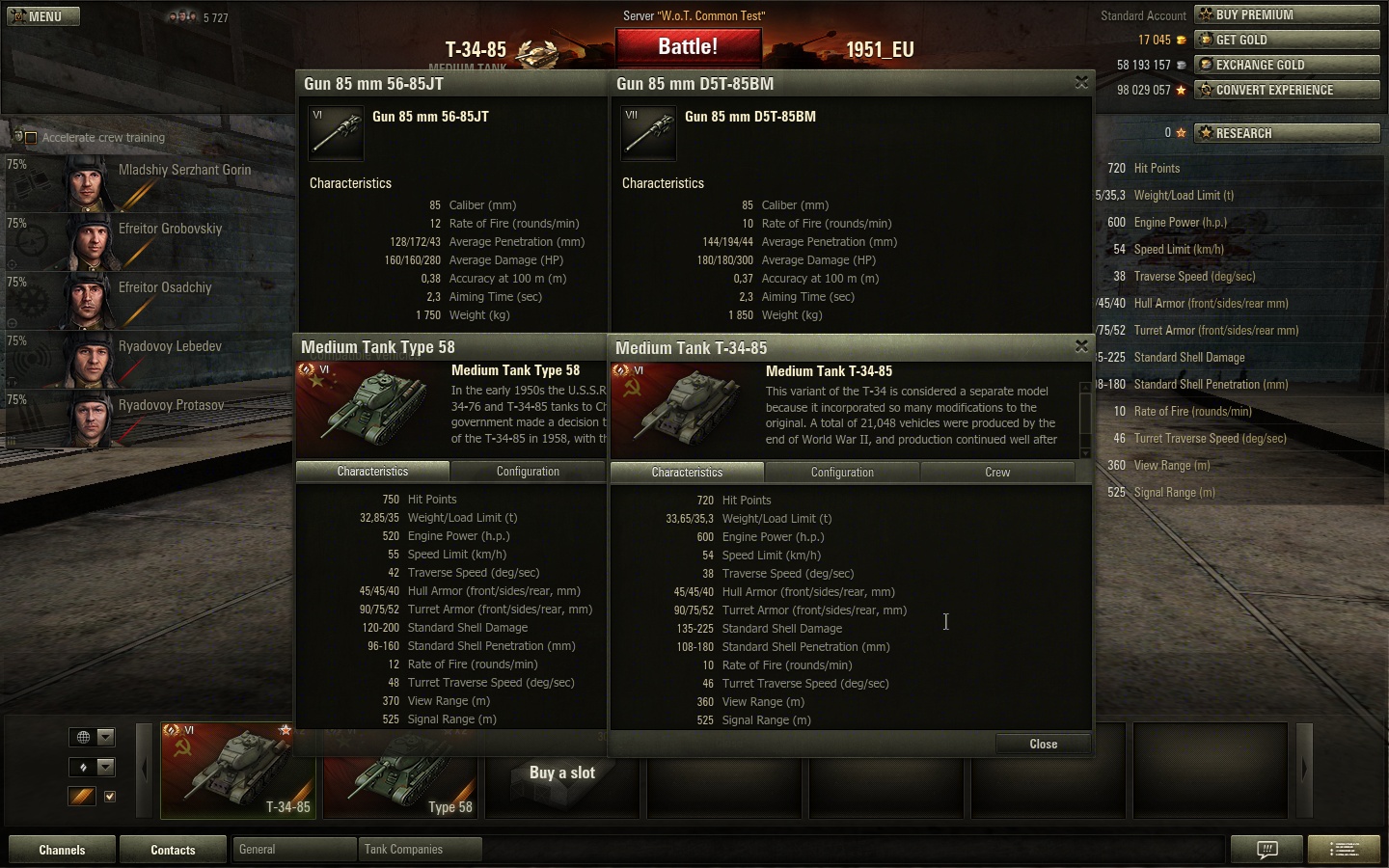
Task: Open Convert Experience
Action: coord(1287,90)
